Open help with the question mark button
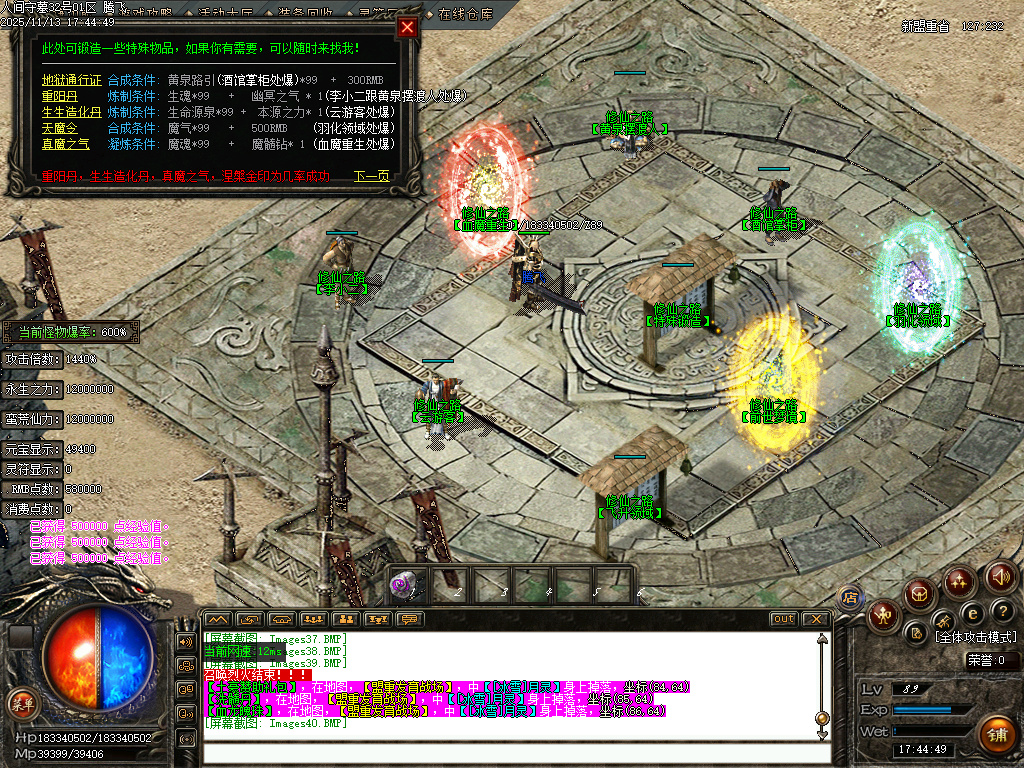 click(1002, 610)
